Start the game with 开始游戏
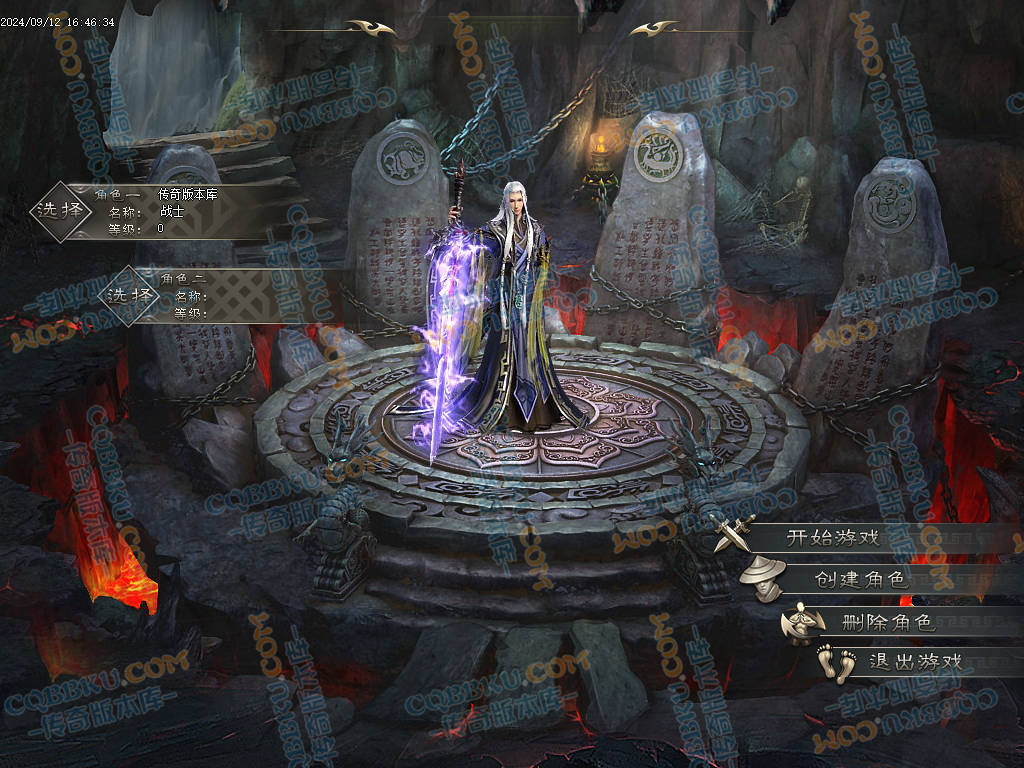The image size is (1024, 768). 832,537
